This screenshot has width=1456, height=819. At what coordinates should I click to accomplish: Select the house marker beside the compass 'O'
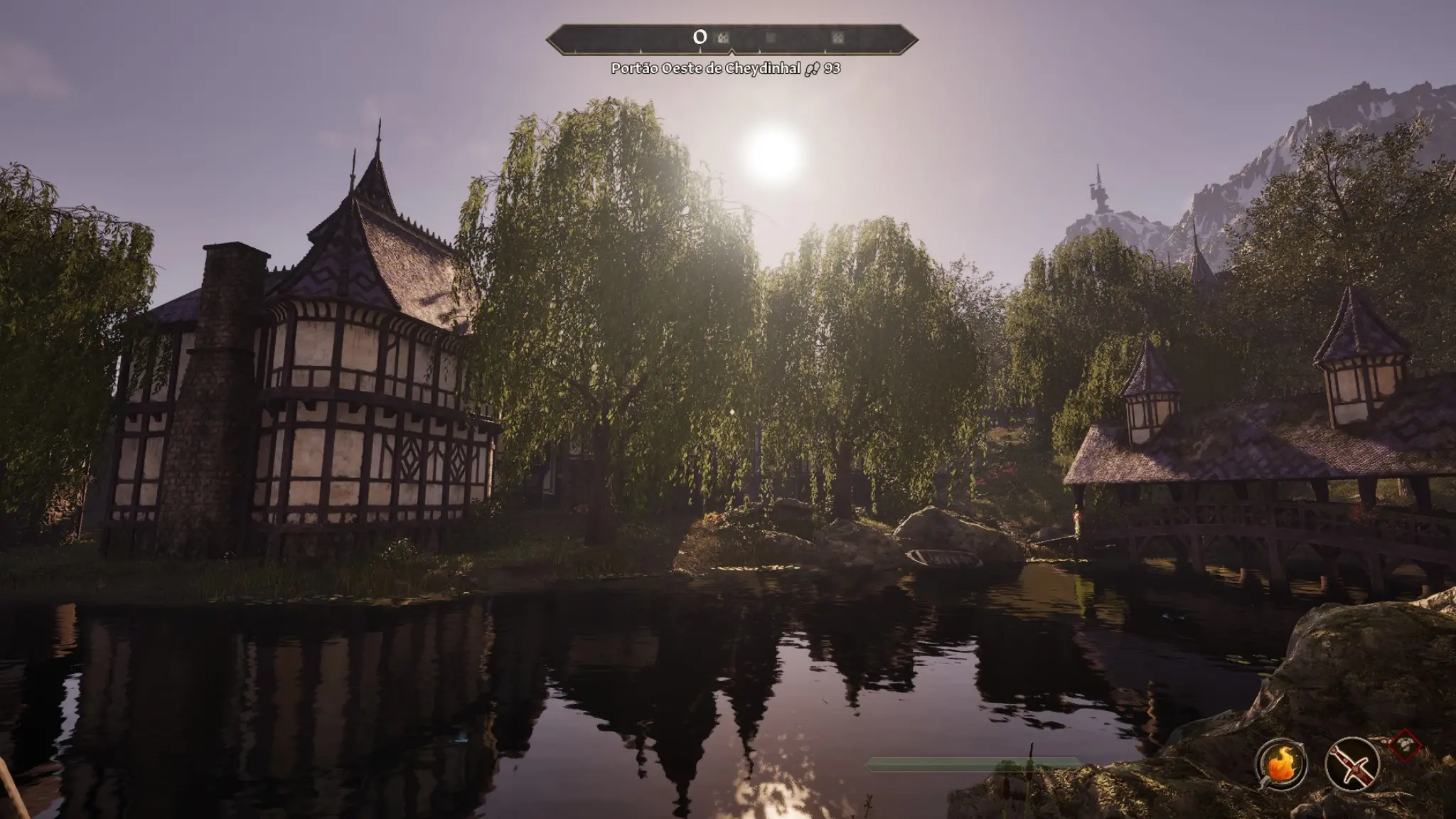(x=723, y=38)
